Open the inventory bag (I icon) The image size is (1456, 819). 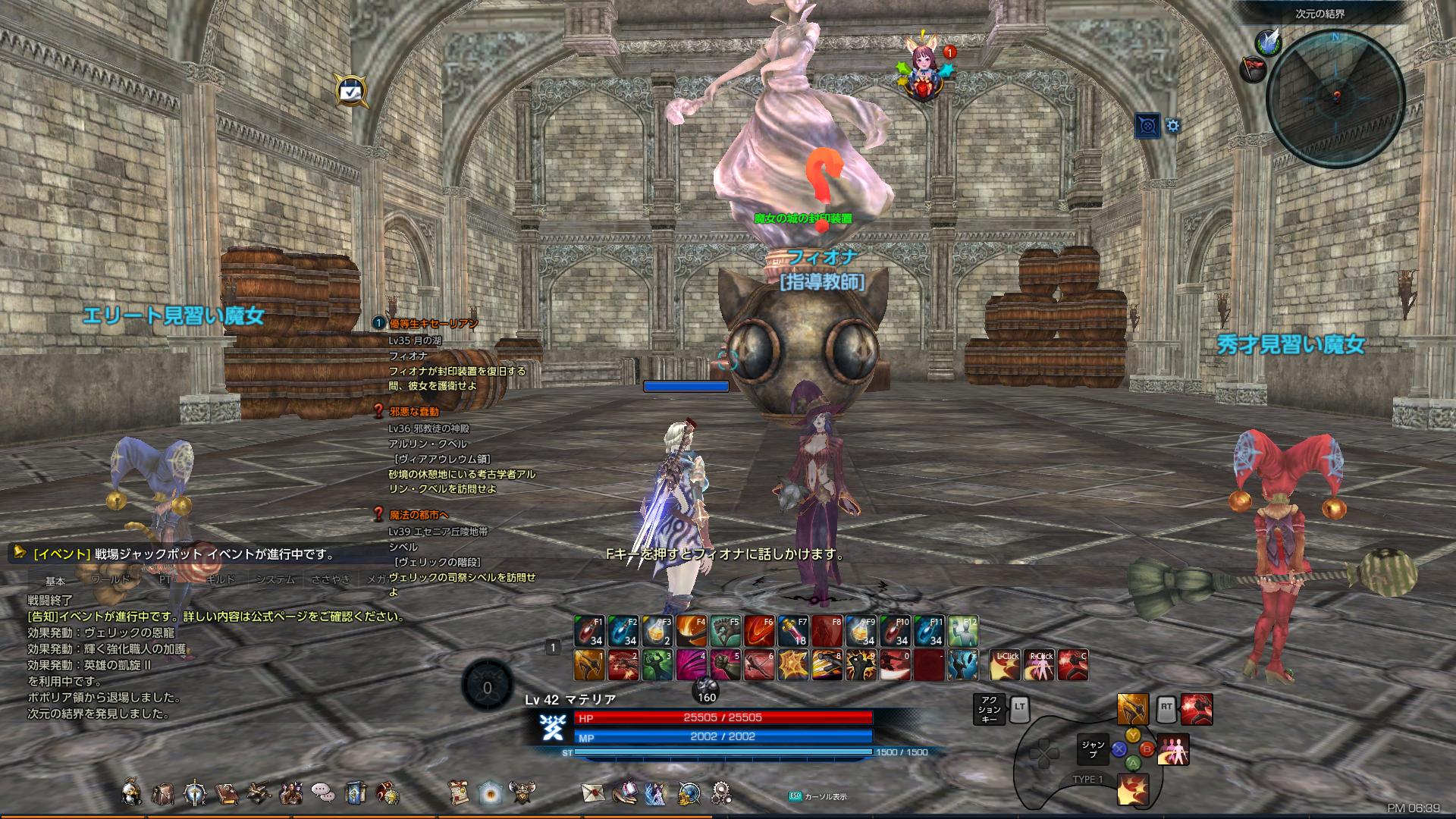(x=163, y=792)
